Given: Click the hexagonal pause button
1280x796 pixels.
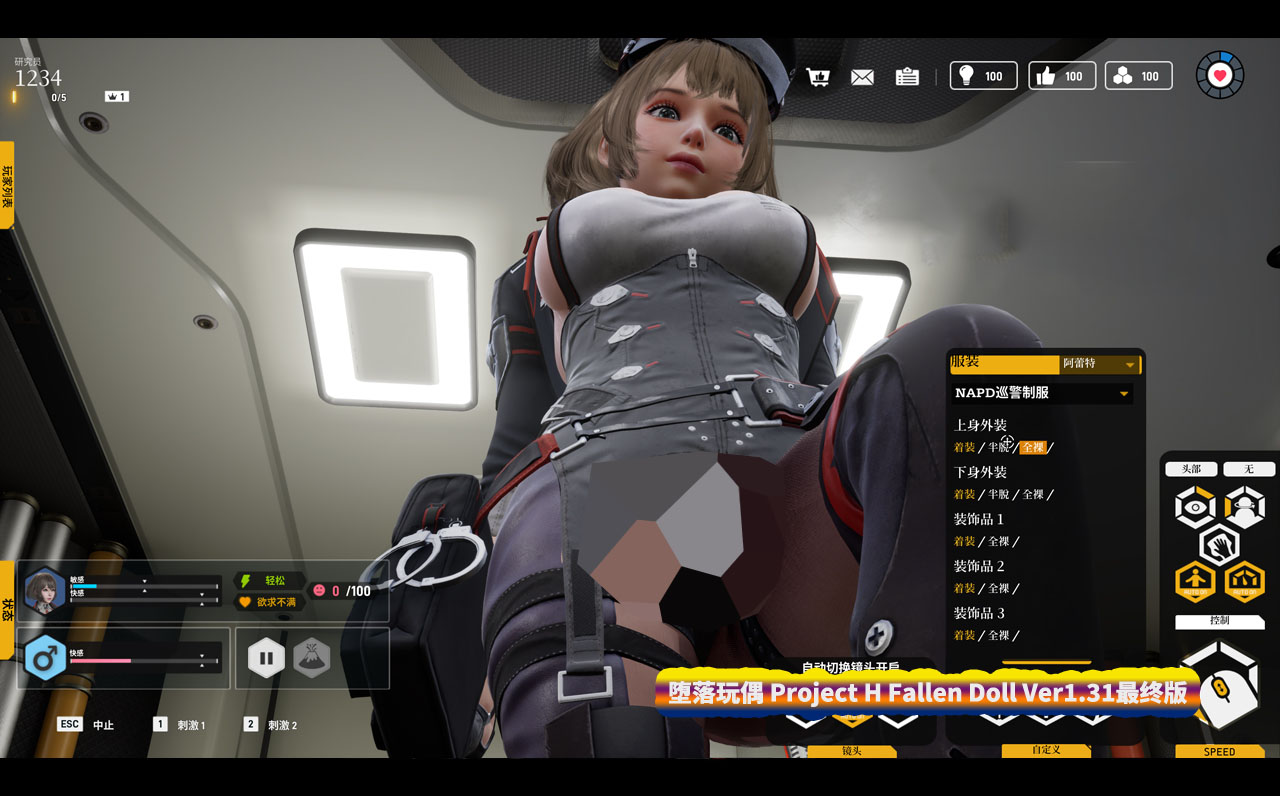Looking at the screenshot, I should click(266, 658).
